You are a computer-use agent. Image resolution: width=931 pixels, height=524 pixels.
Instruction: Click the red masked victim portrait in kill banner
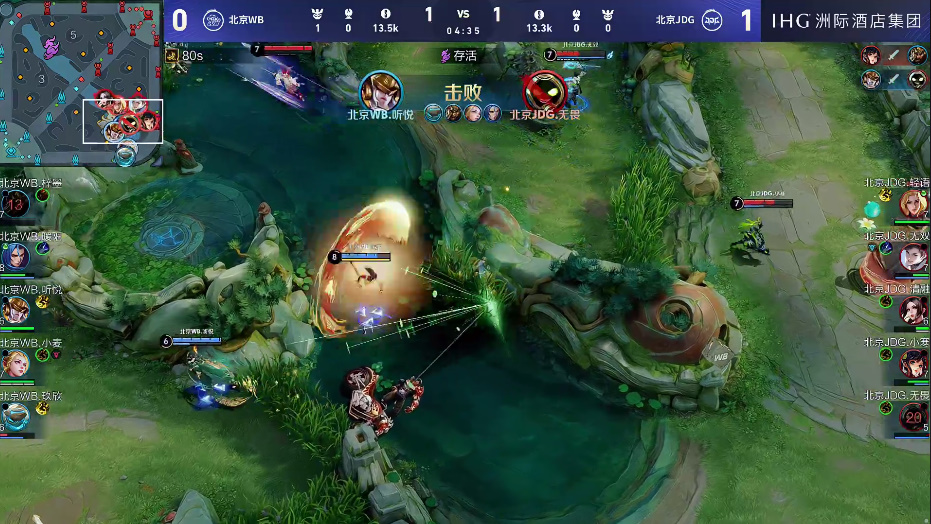tap(544, 91)
